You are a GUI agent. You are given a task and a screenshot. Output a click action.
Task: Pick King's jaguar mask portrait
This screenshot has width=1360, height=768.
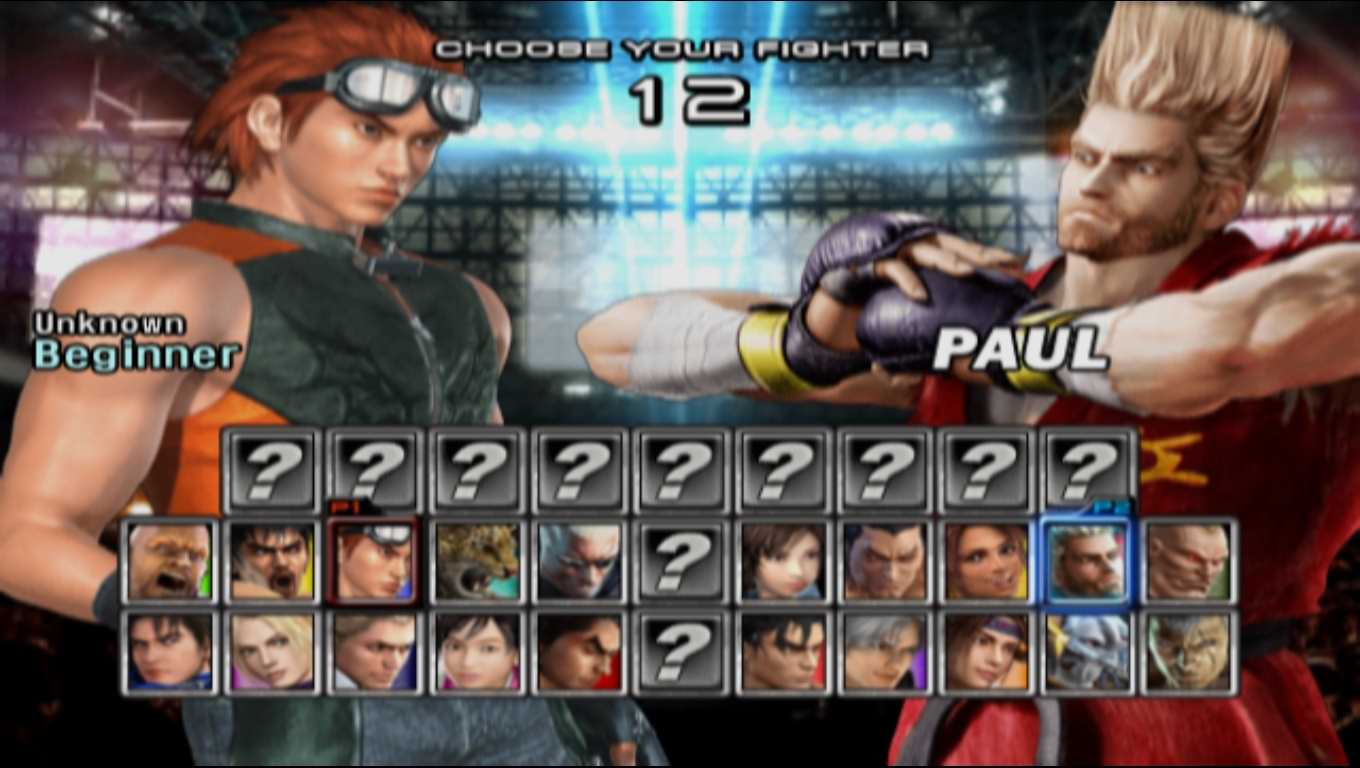pyautogui.click(x=477, y=561)
